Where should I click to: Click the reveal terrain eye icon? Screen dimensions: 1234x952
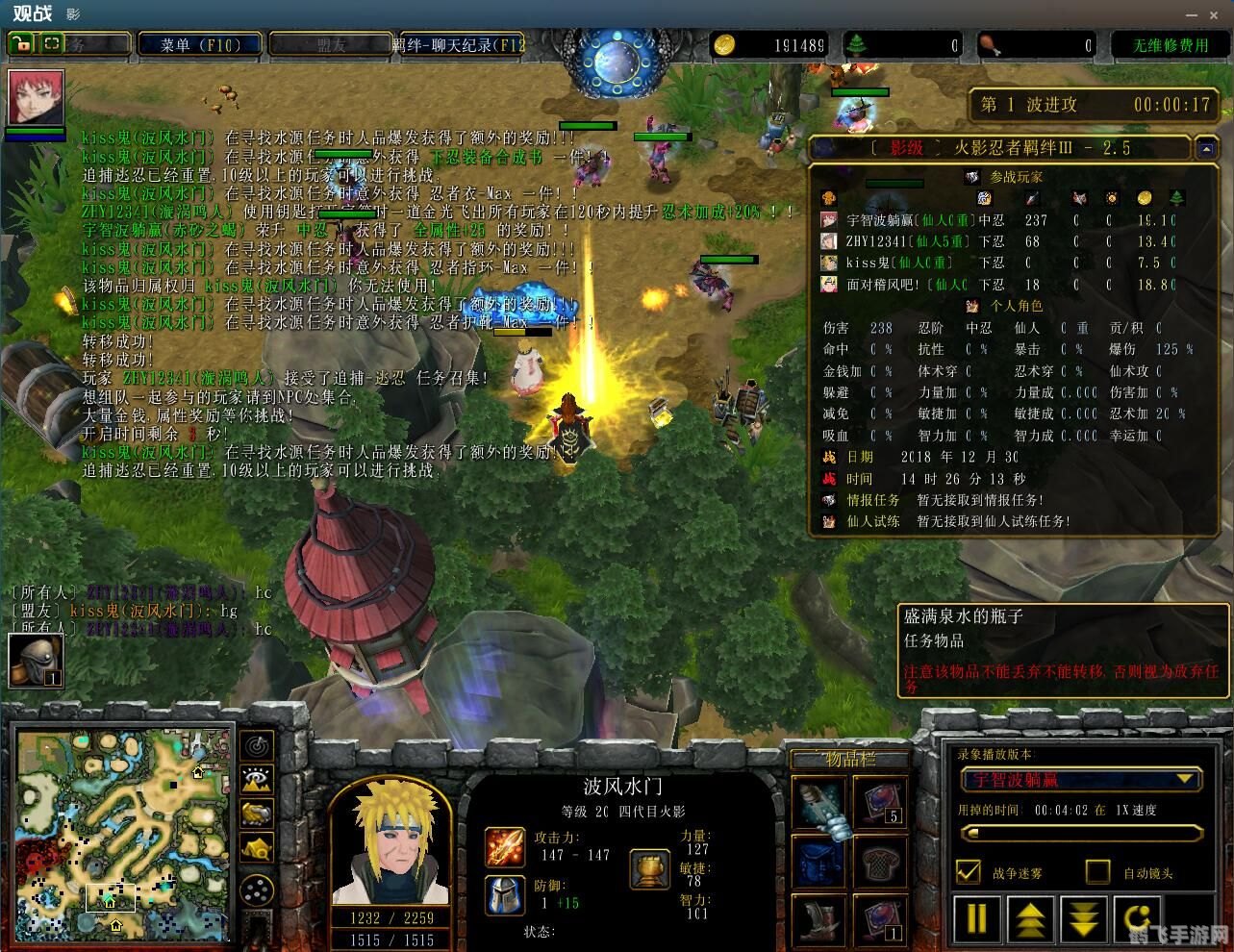click(258, 779)
